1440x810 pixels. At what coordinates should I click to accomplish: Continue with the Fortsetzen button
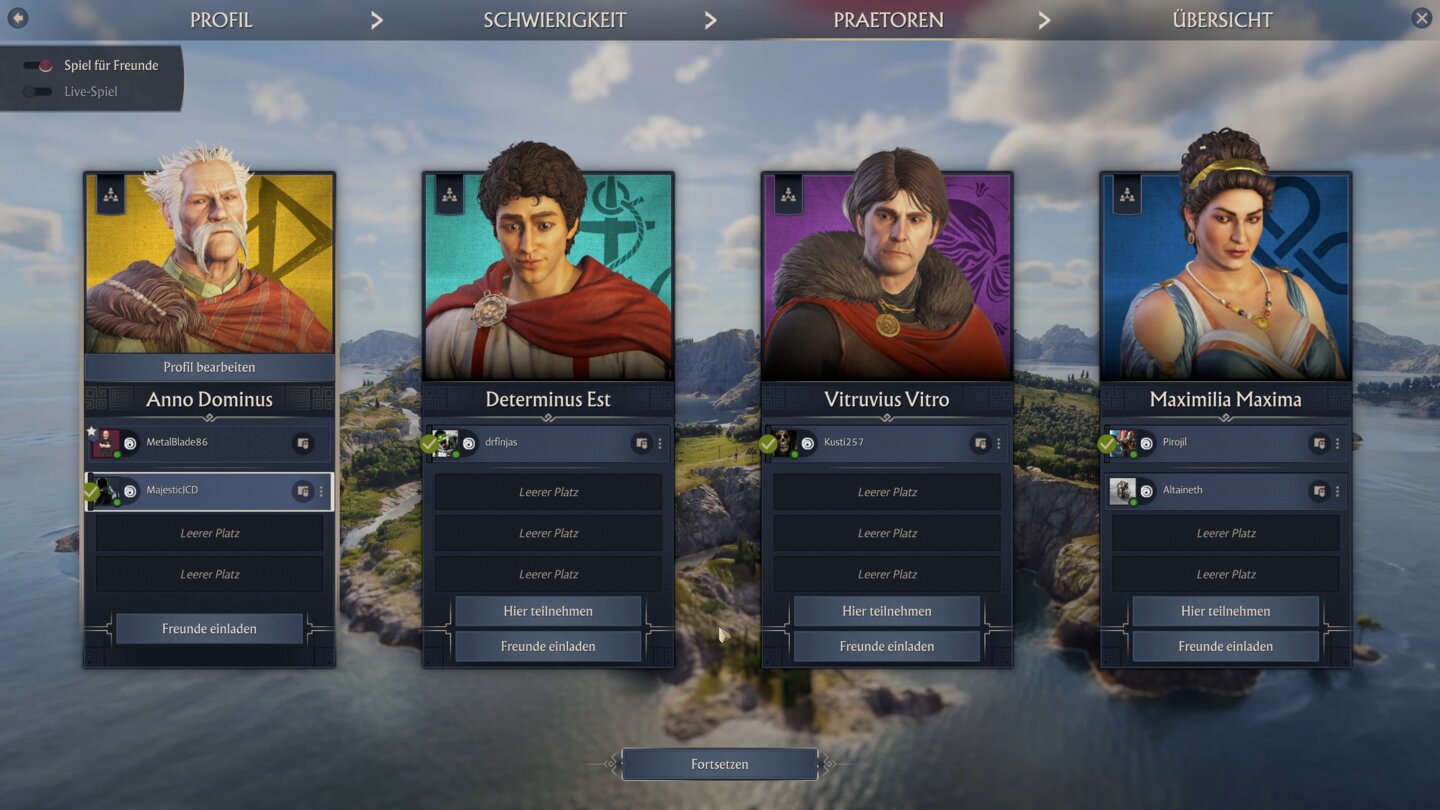coord(720,764)
